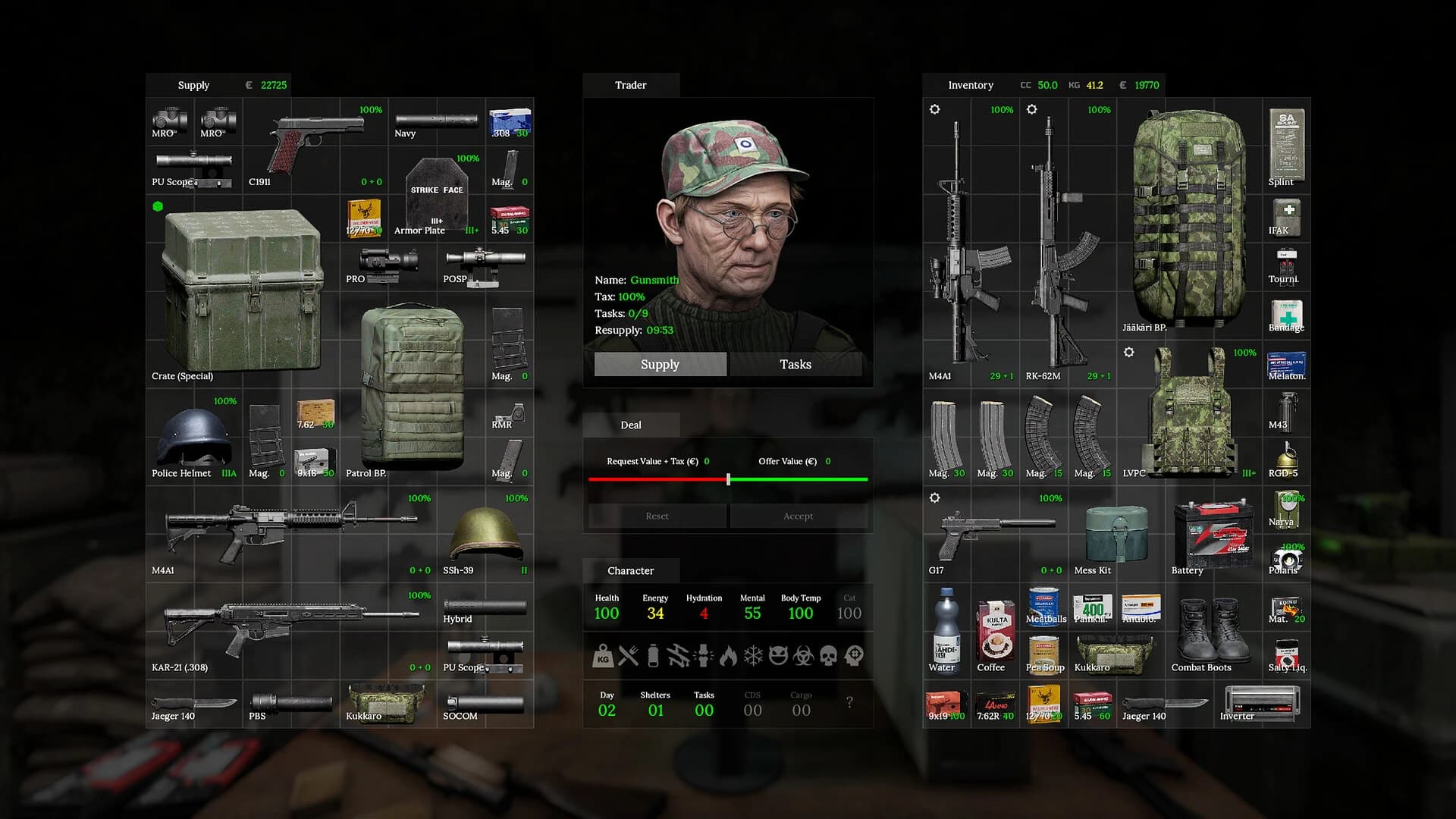
Task: Click the devil face status icon
Action: [x=780, y=655]
